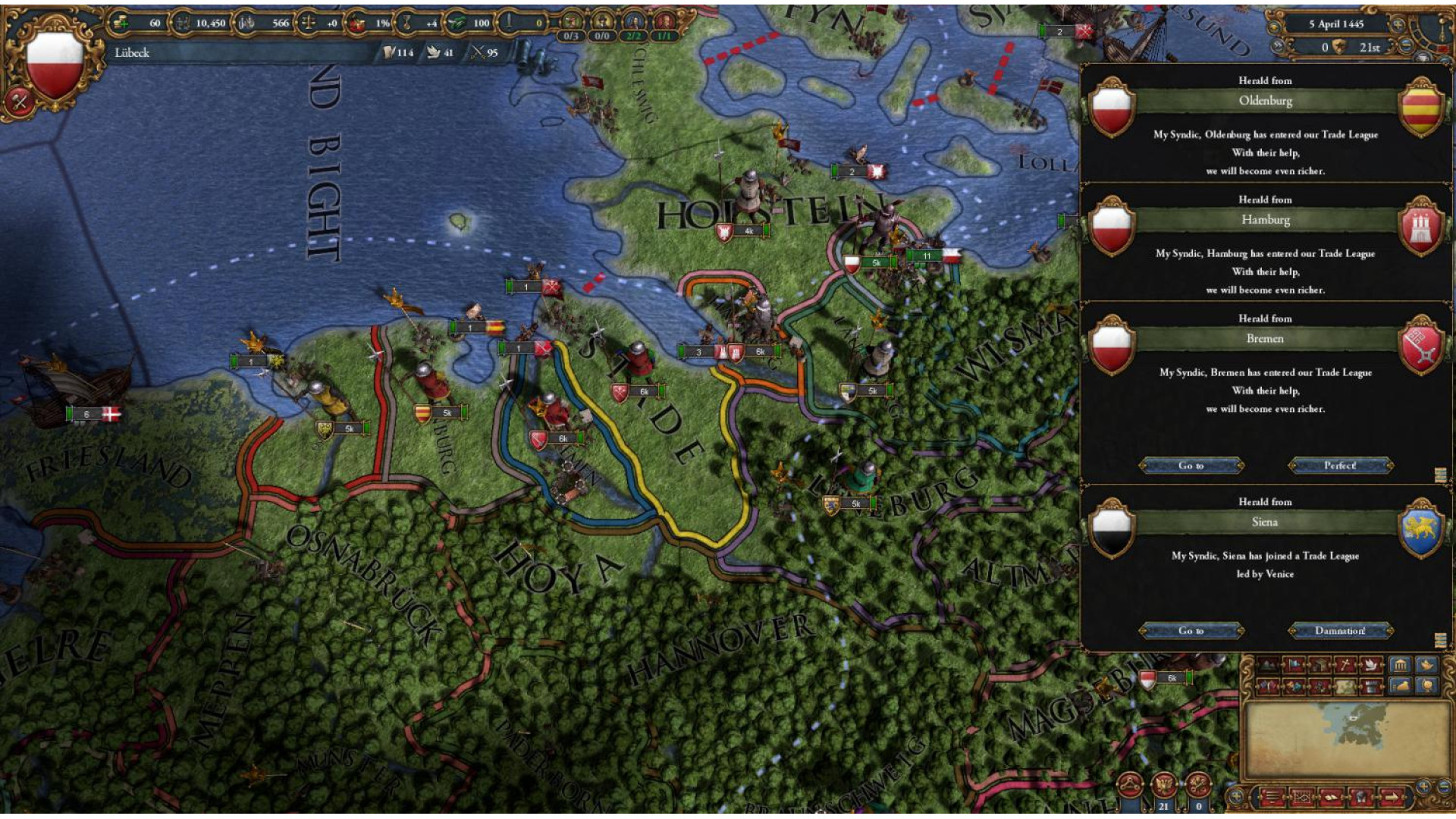Zoom in the minimap with the plus button
1456x819 pixels.
coord(1423,786)
